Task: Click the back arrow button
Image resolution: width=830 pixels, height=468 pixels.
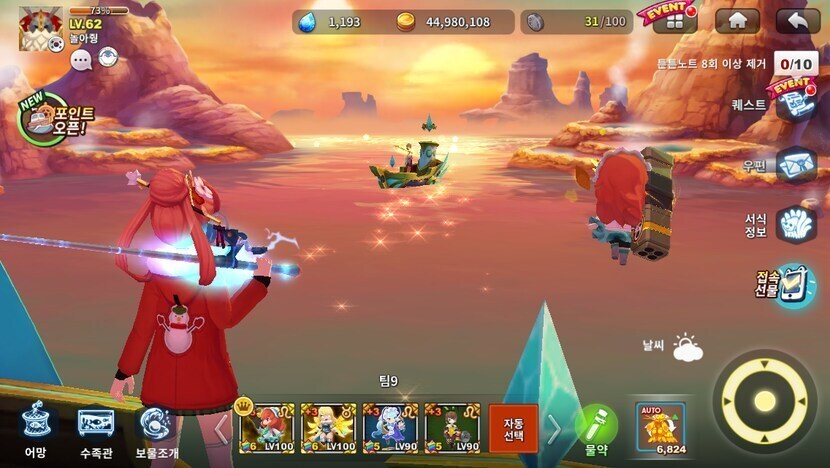Action: 797,21
